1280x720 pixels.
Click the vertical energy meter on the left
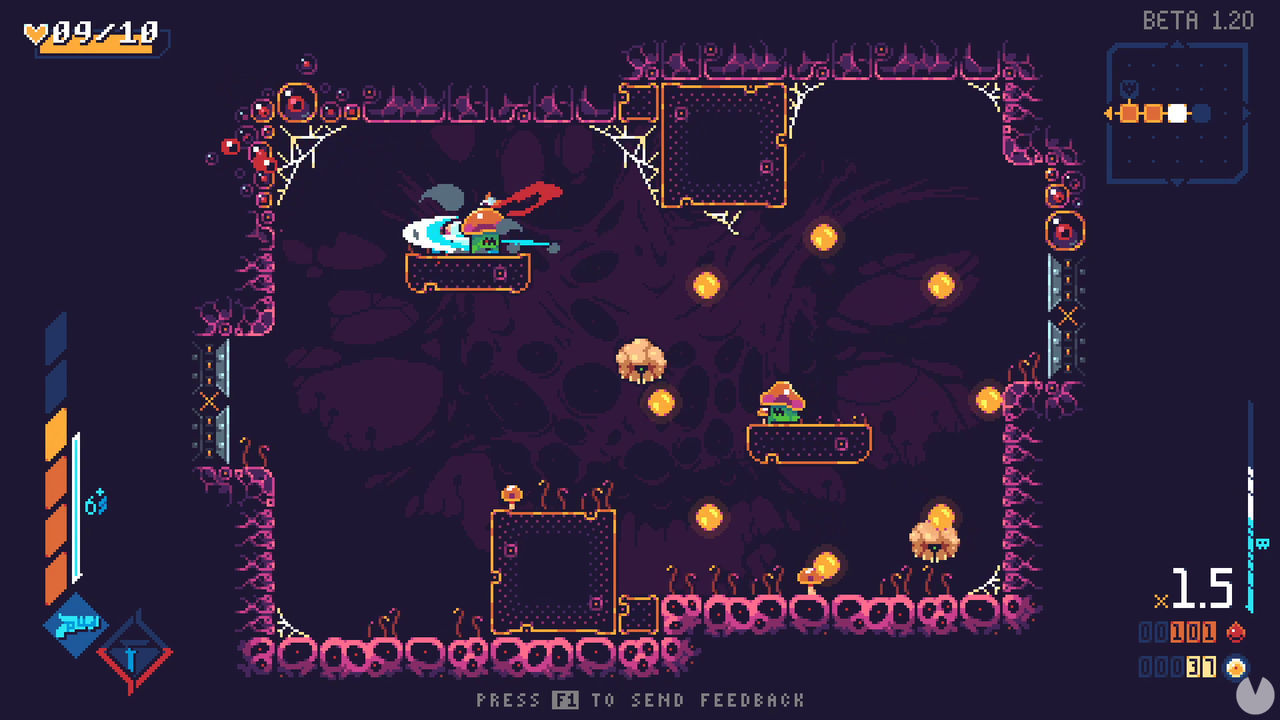pyautogui.click(x=60, y=460)
